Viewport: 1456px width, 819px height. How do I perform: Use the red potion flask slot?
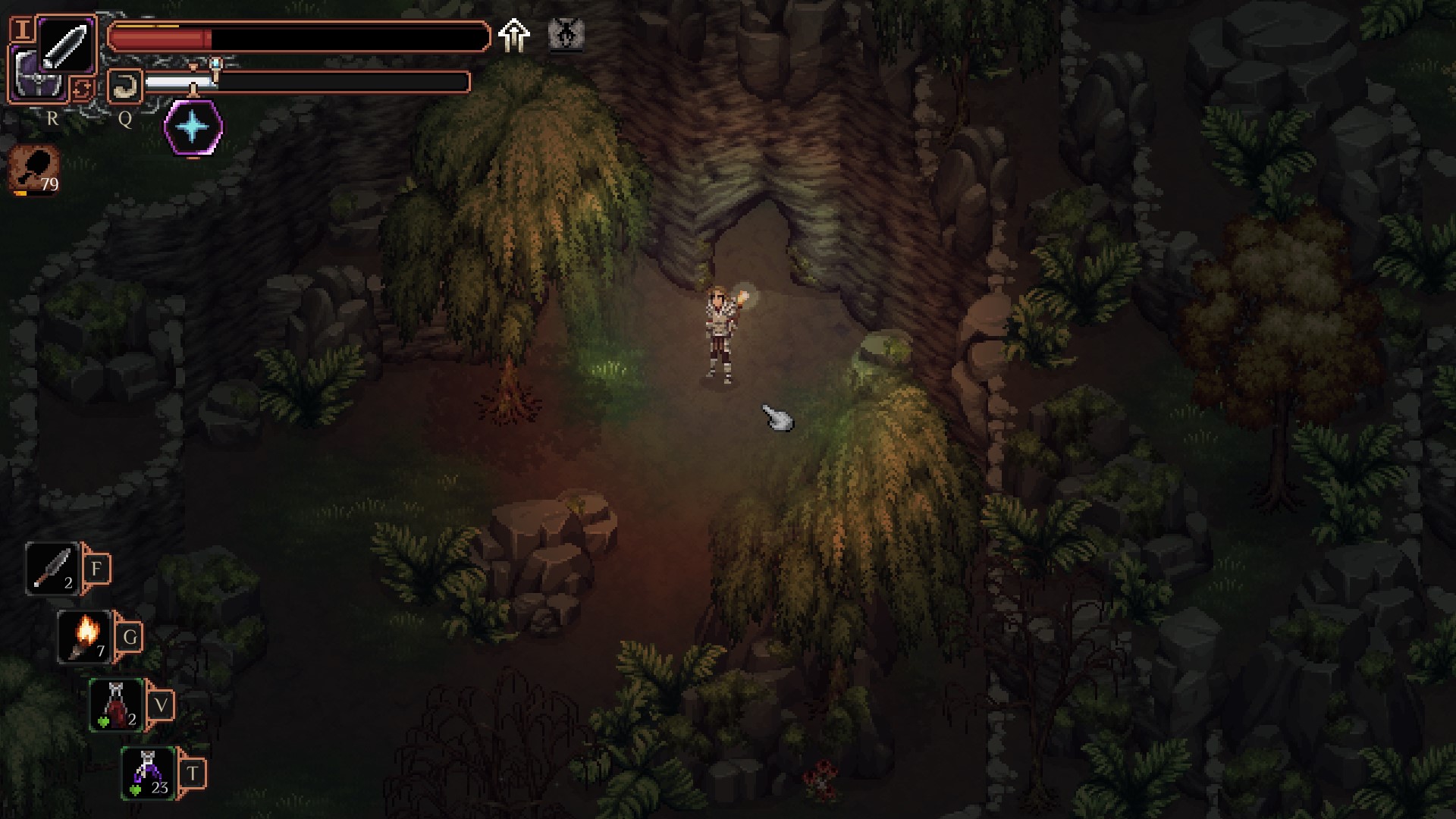117,704
